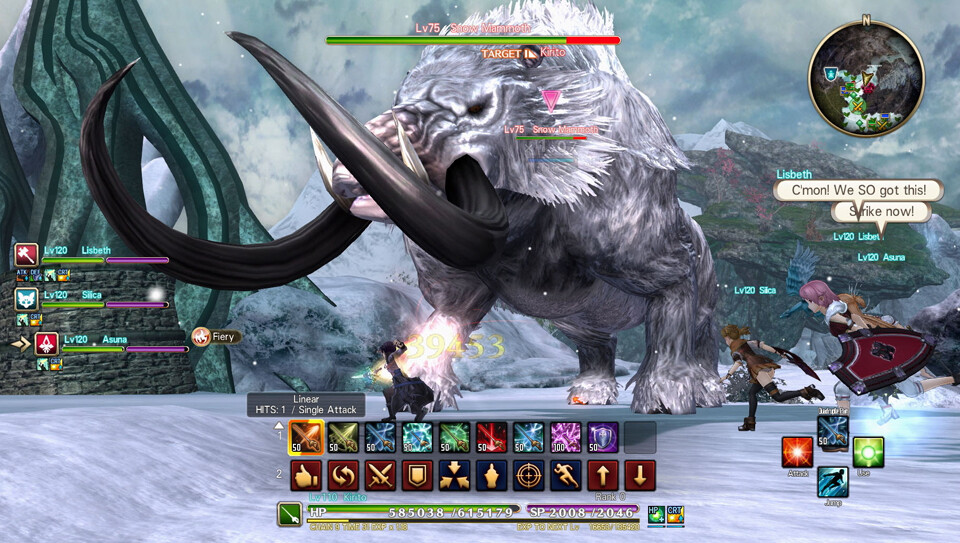The image size is (960, 543).
Task: Click the down arrow command icon
Action: pyautogui.click(x=639, y=475)
